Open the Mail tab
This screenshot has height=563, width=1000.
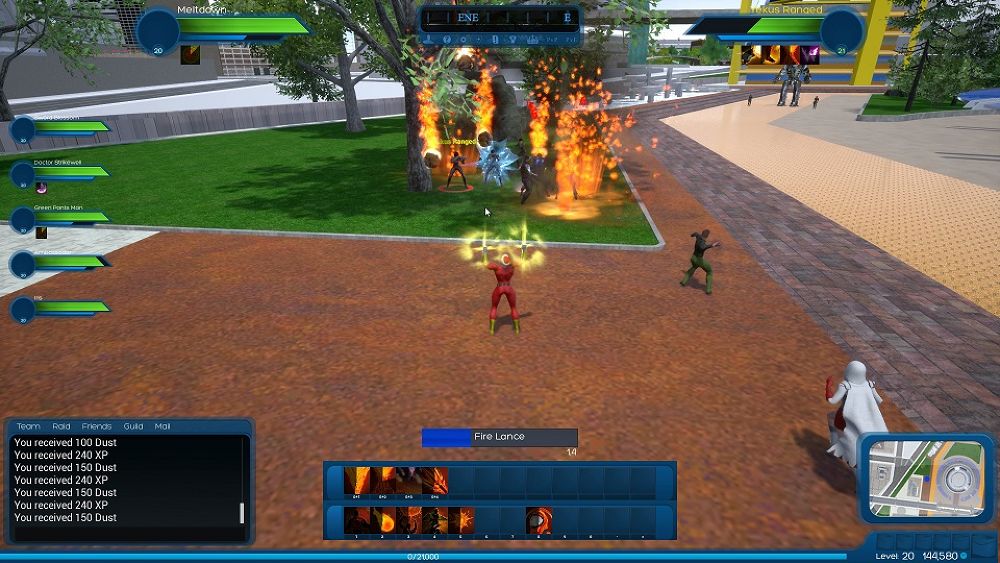tap(162, 426)
